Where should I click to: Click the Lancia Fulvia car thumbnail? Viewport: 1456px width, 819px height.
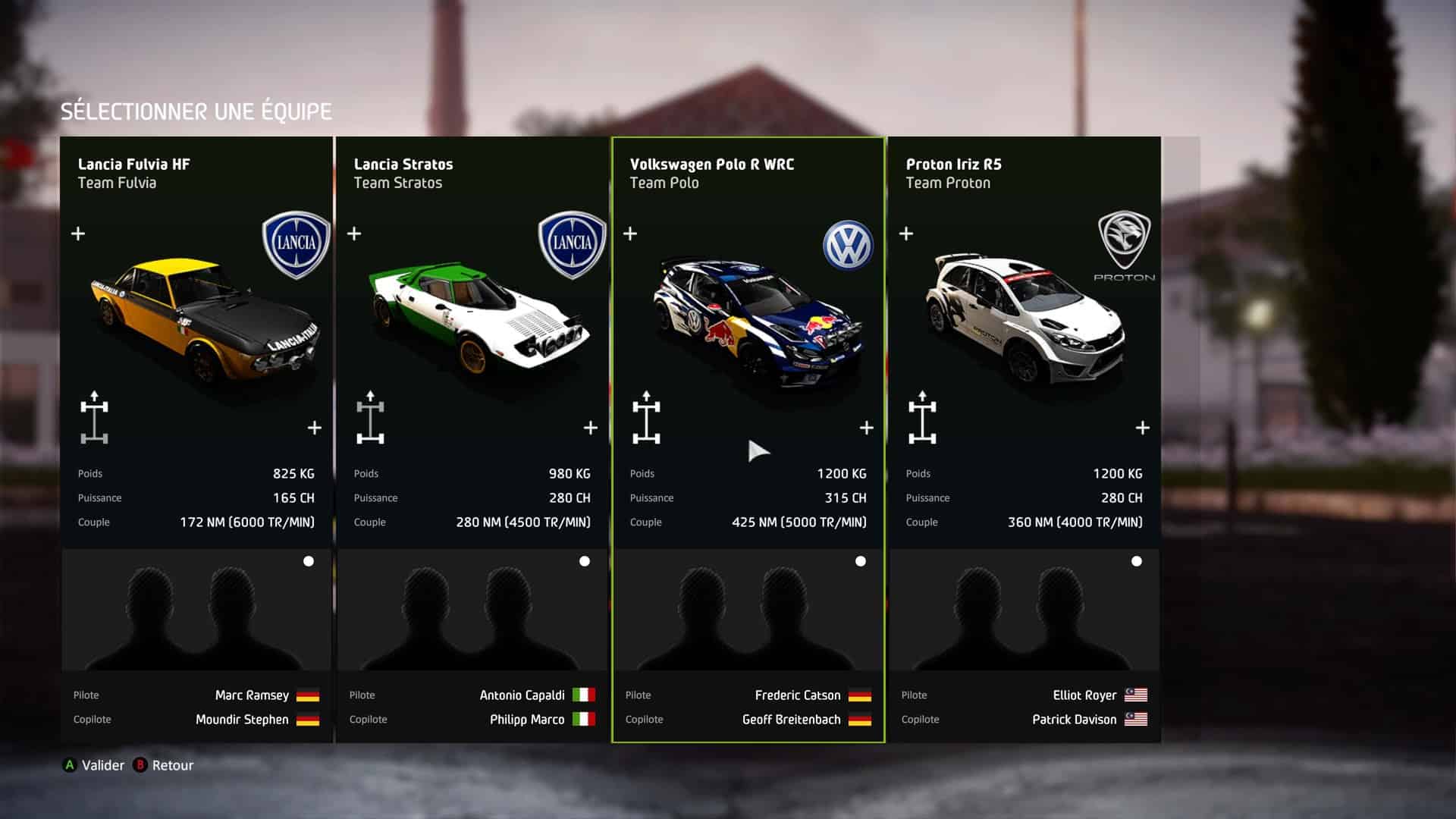pos(205,320)
